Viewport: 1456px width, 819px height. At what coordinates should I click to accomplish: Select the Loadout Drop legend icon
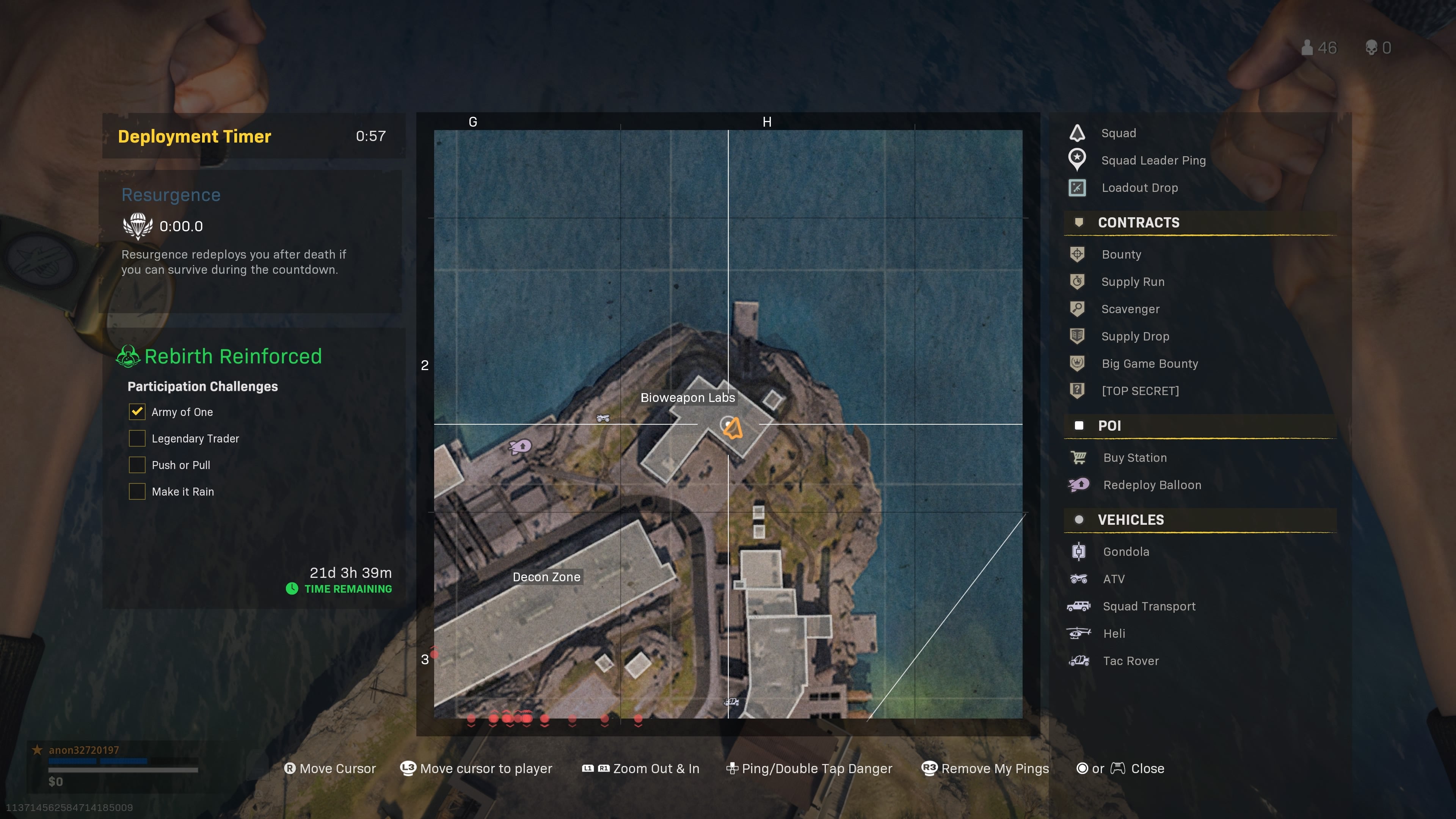pos(1077,187)
